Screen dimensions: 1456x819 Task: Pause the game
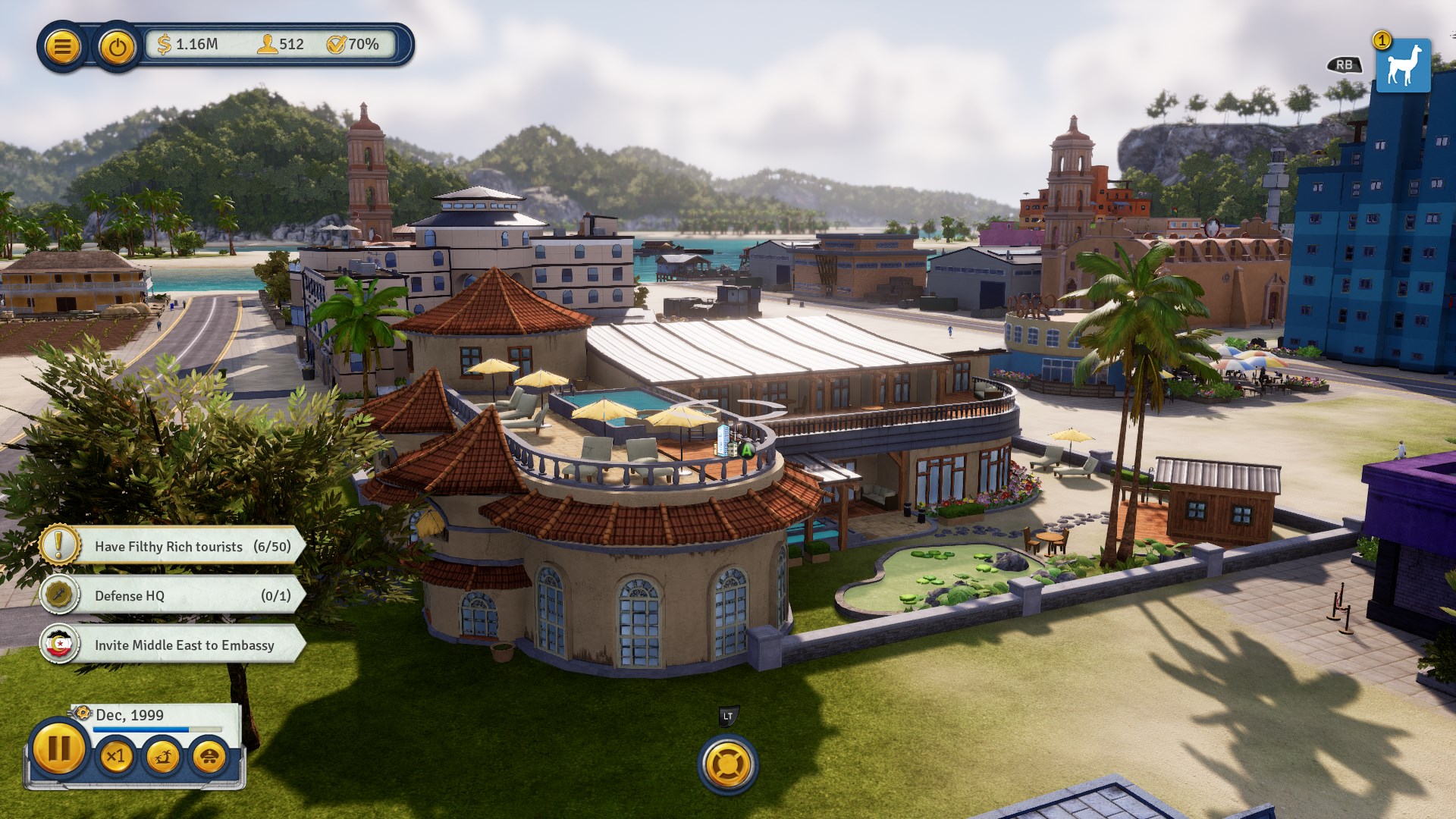click(59, 749)
